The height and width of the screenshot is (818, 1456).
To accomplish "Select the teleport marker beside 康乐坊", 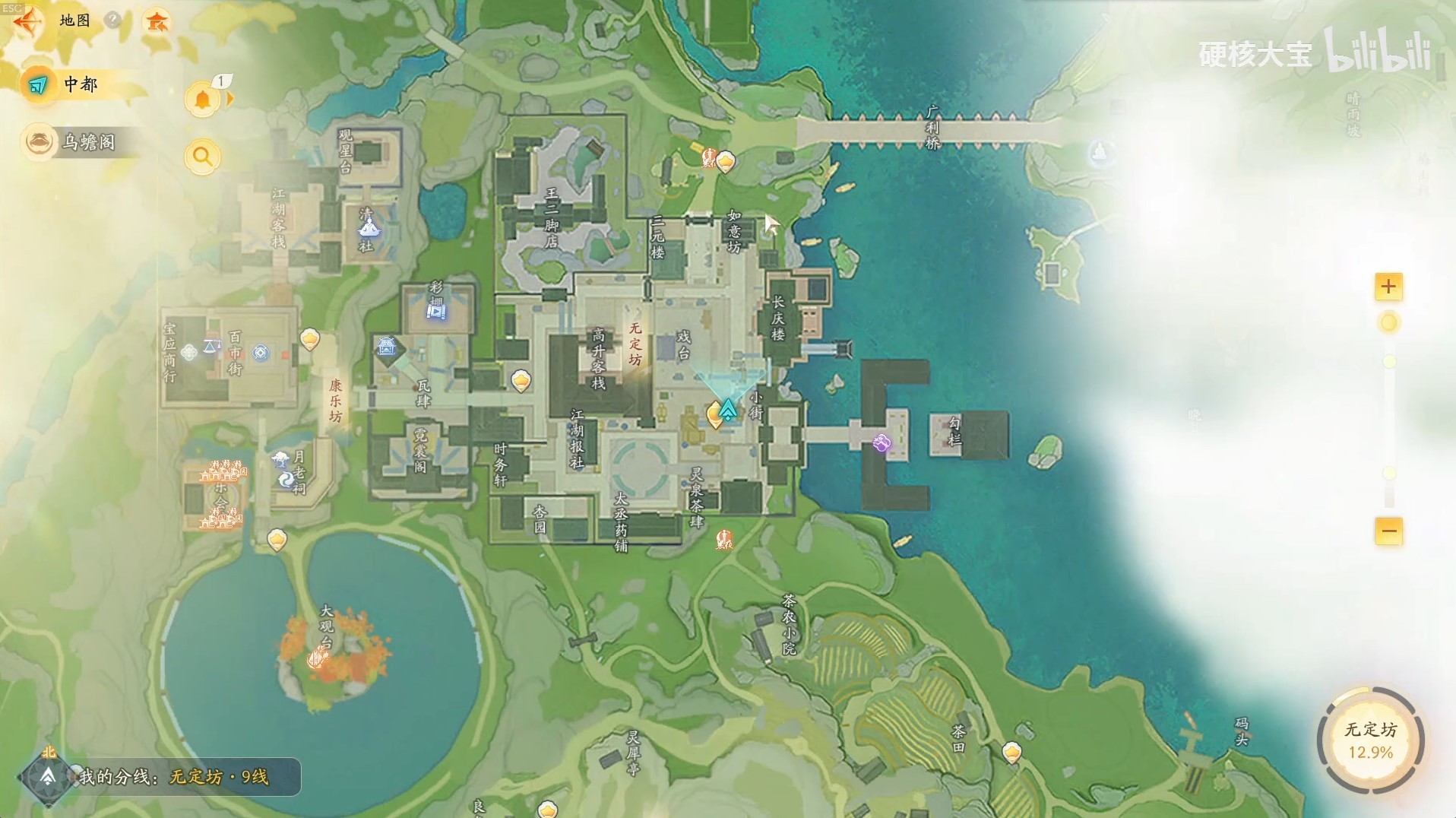I will (309, 338).
